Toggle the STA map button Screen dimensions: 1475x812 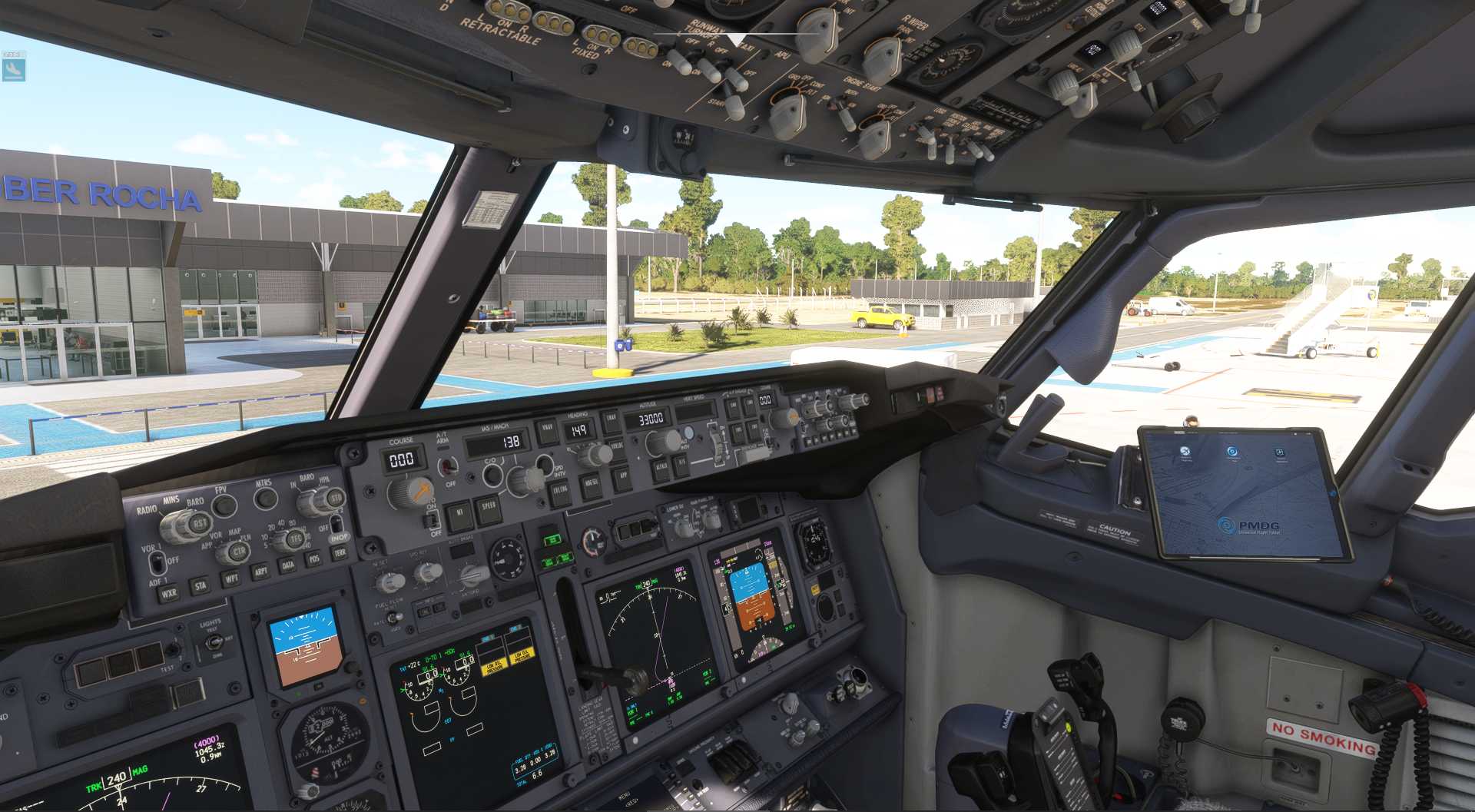tap(200, 586)
